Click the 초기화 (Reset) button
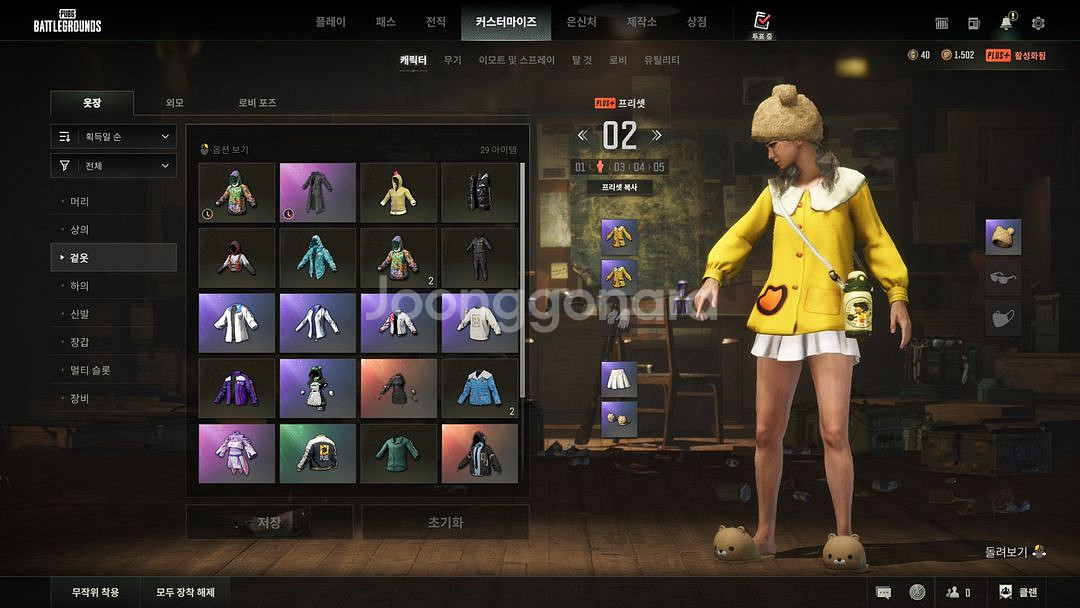1080x608 pixels. tap(445, 522)
